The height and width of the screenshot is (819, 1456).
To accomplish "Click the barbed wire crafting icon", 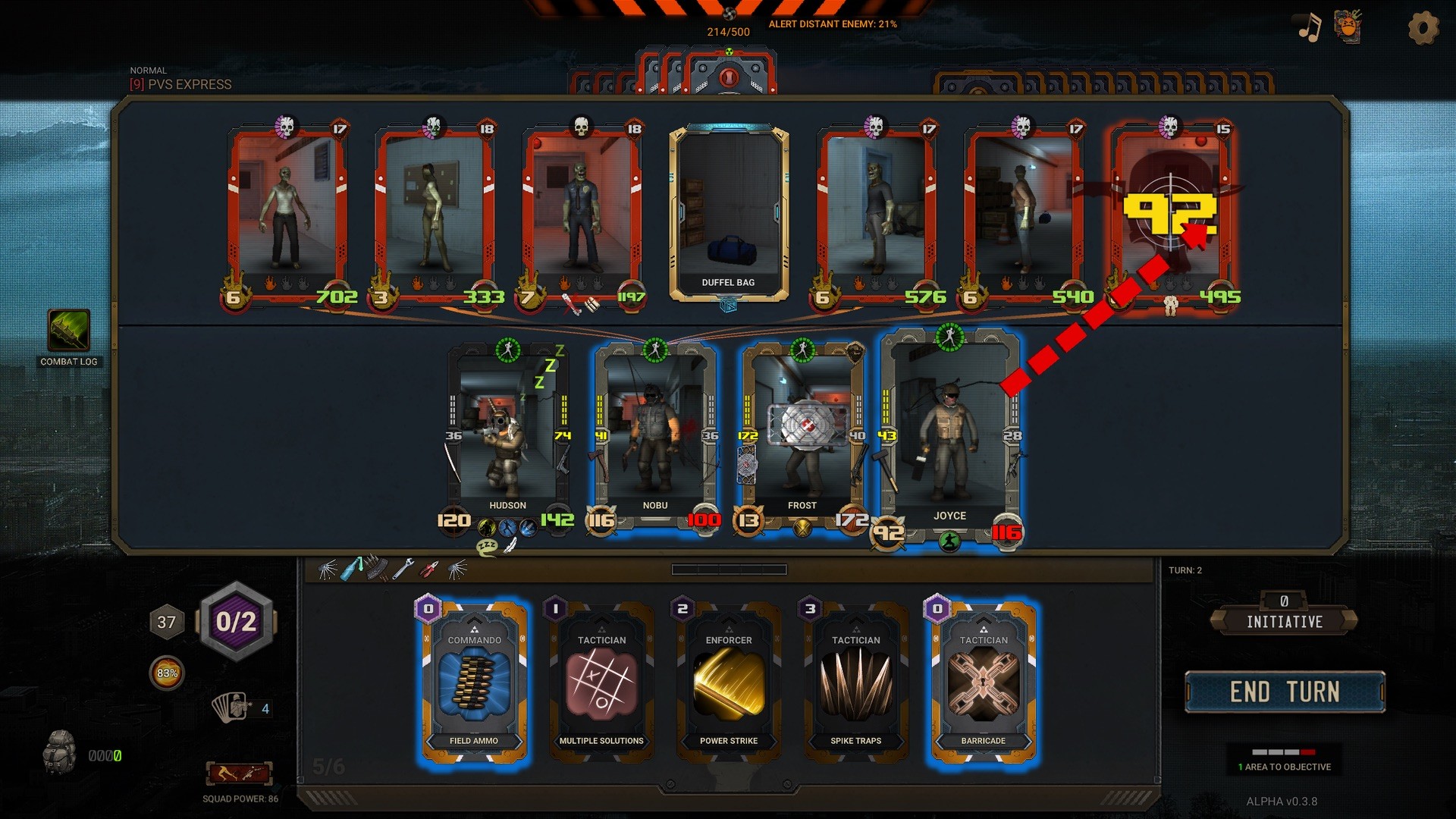I will click(328, 568).
